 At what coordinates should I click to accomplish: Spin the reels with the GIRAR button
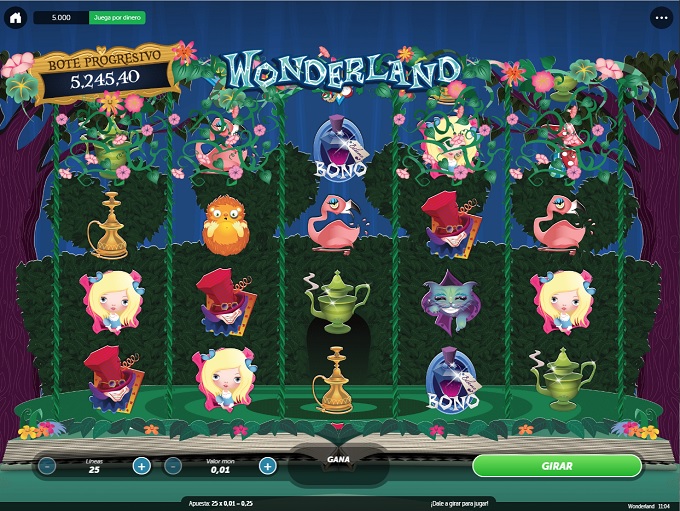point(556,466)
